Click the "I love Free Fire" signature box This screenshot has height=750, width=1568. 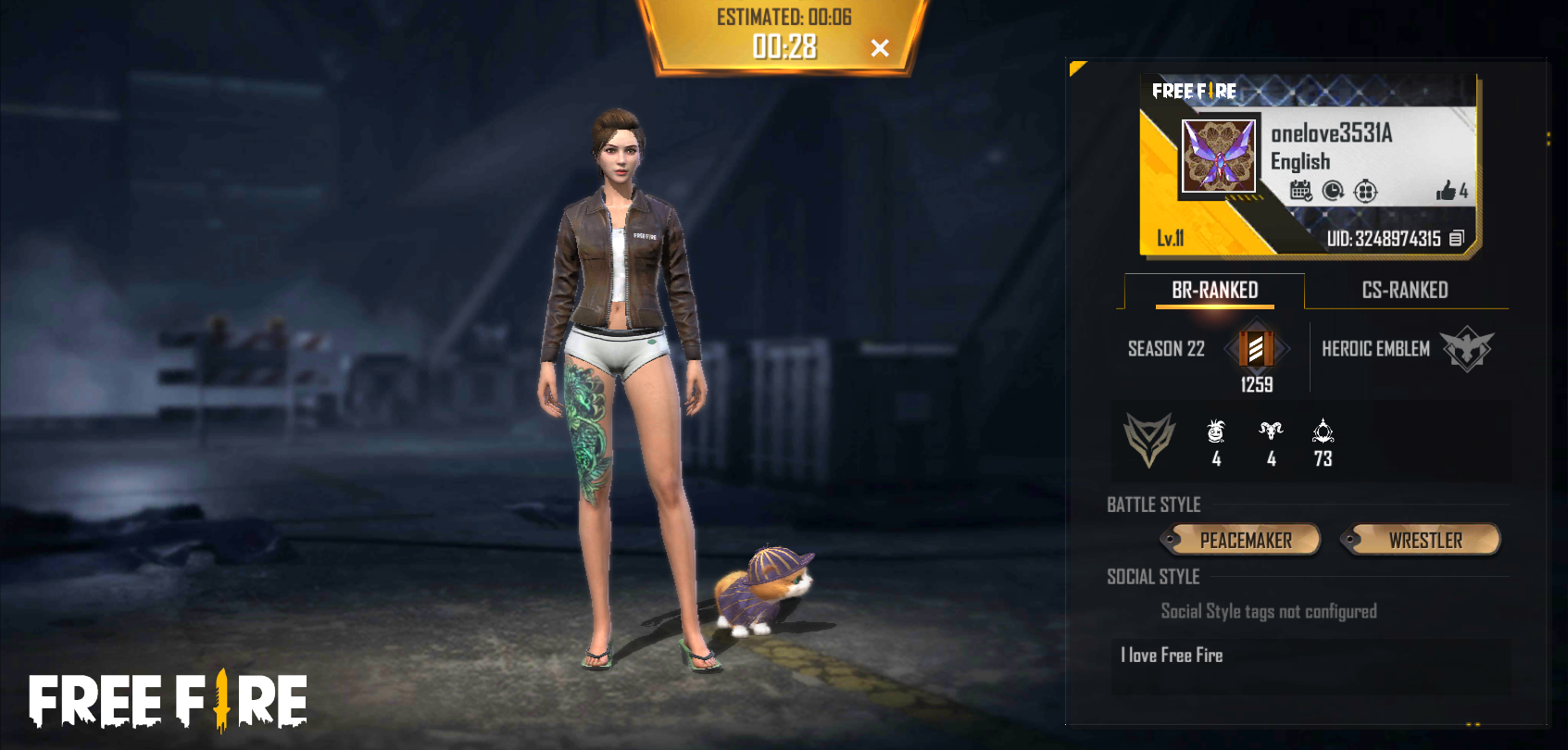(1310, 665)
